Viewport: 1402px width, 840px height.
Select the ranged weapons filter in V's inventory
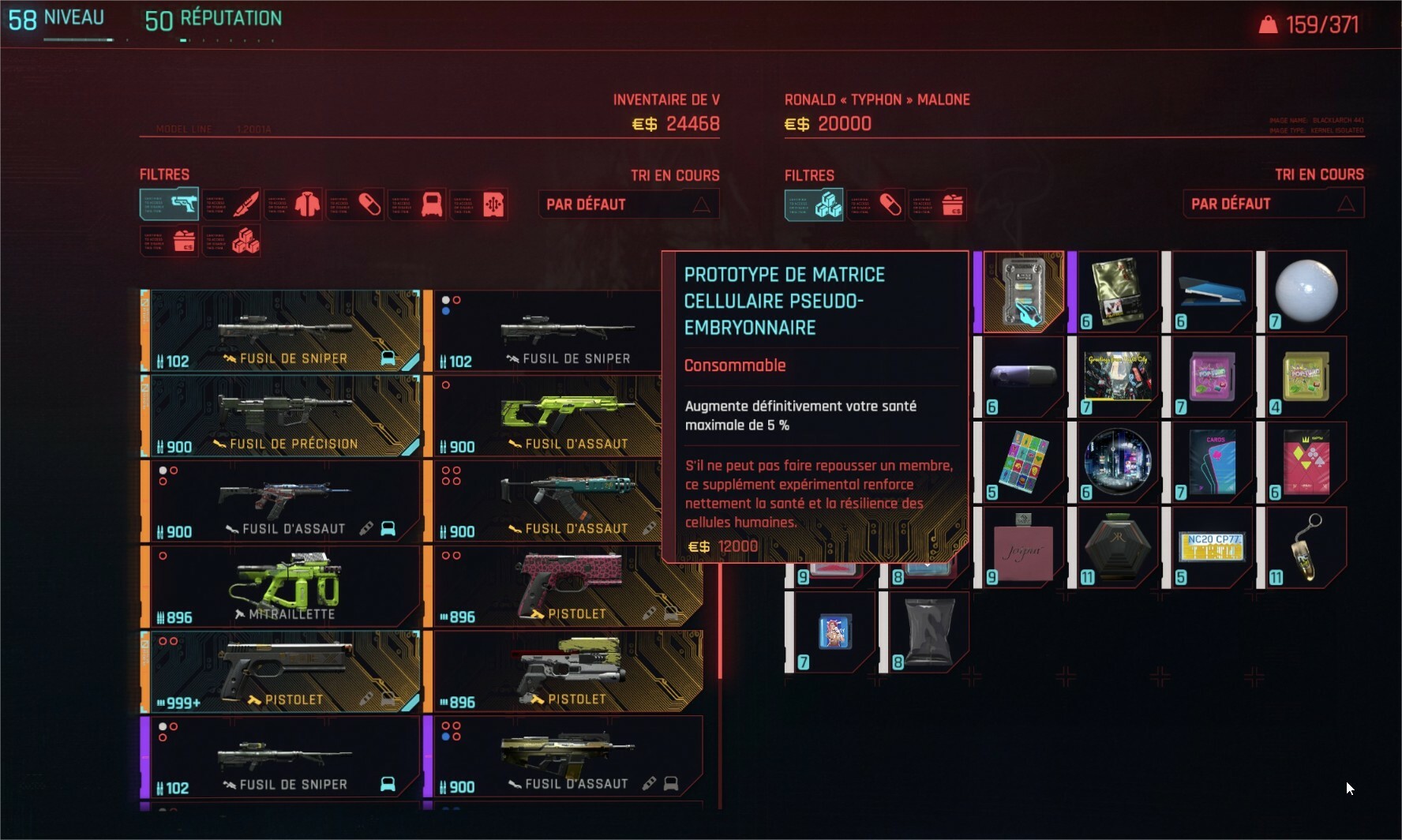tap(169, 204)
